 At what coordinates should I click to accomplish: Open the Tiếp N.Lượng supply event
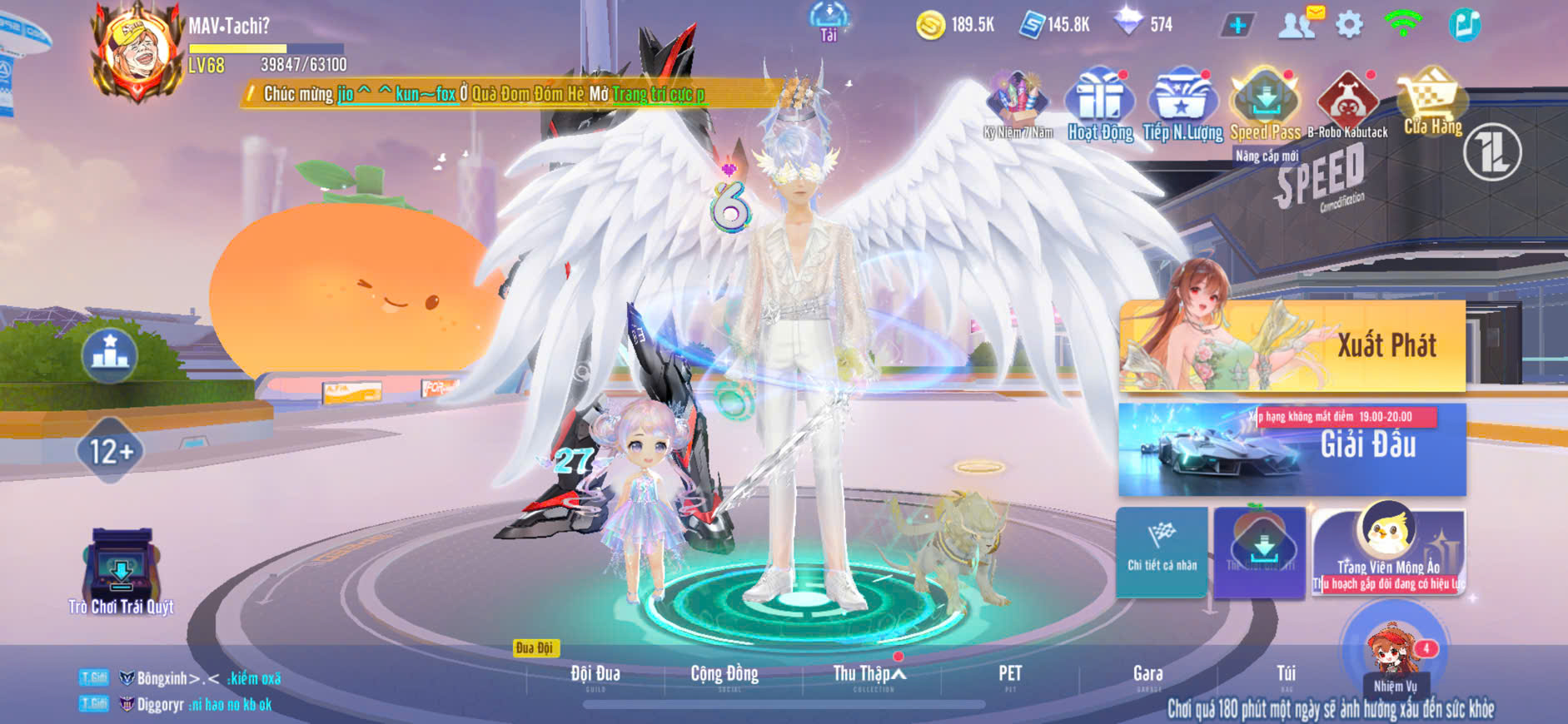(x=1182, y=105)
